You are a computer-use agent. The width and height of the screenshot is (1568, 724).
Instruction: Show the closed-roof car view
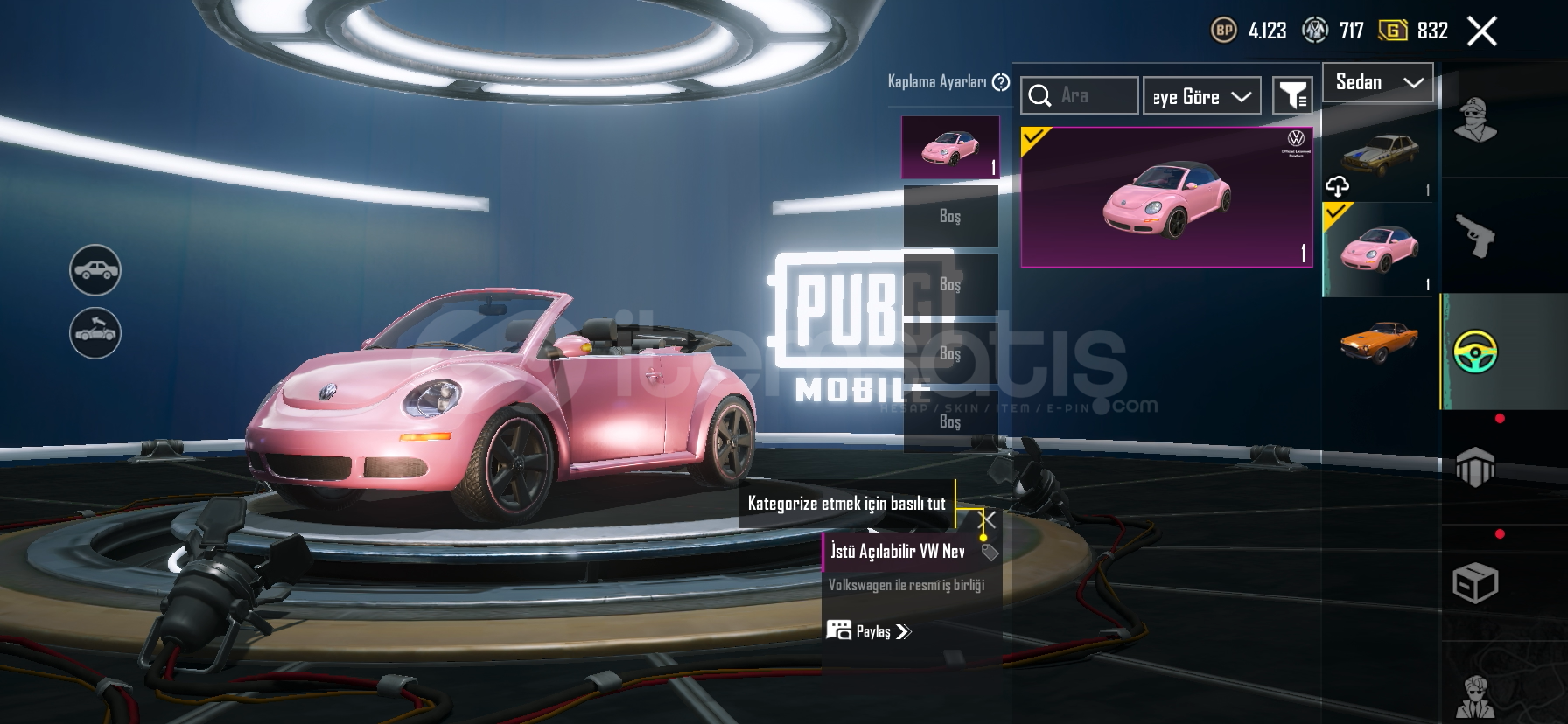95,270
